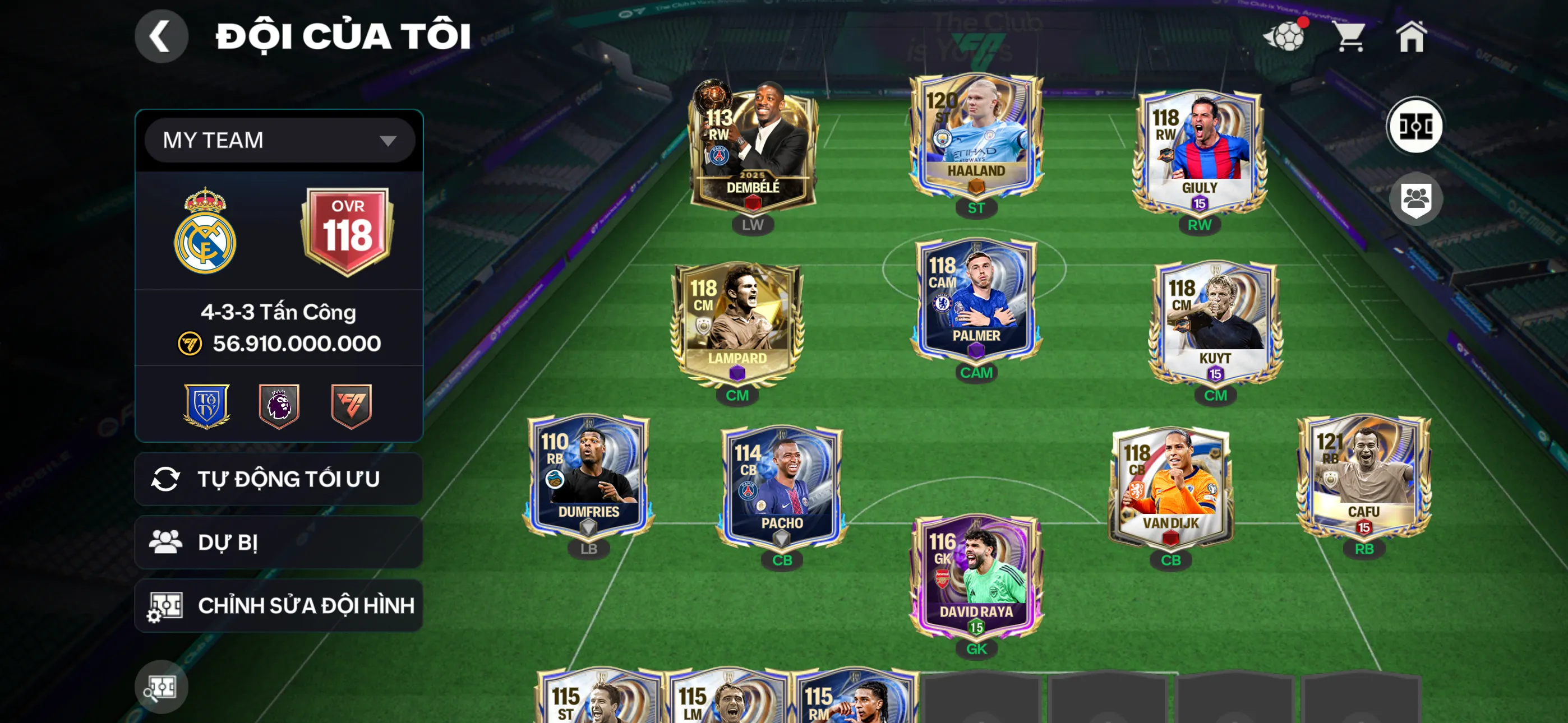Choose the Lampard midfielder card
This screenshot has height=723, width=1568.
coord(737,323)
